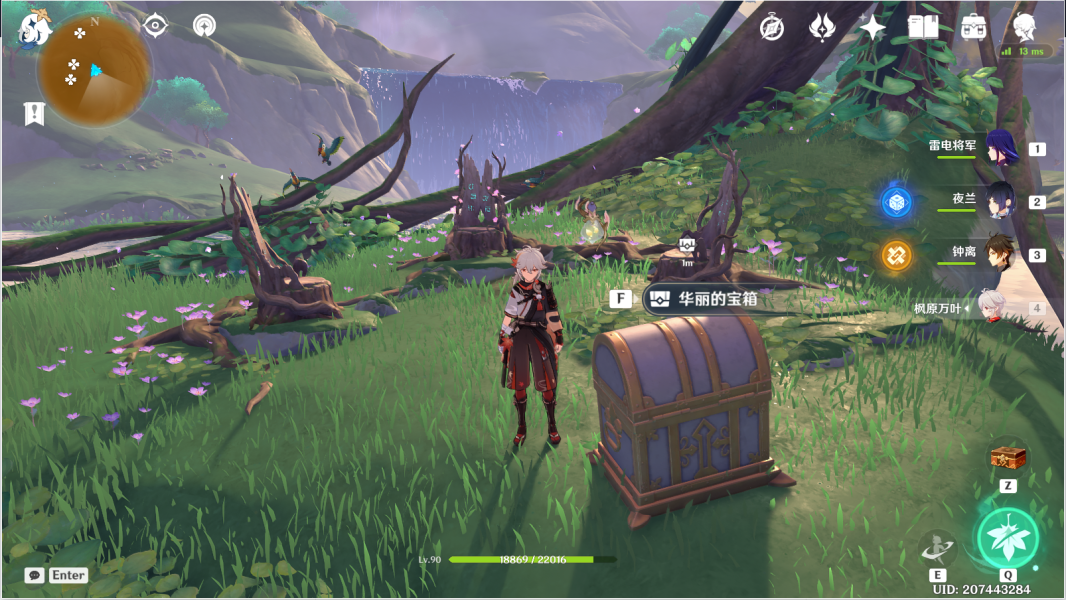Open the winged battle pass icon
The image size is (1066, 600).
click(x=822, y=28)
